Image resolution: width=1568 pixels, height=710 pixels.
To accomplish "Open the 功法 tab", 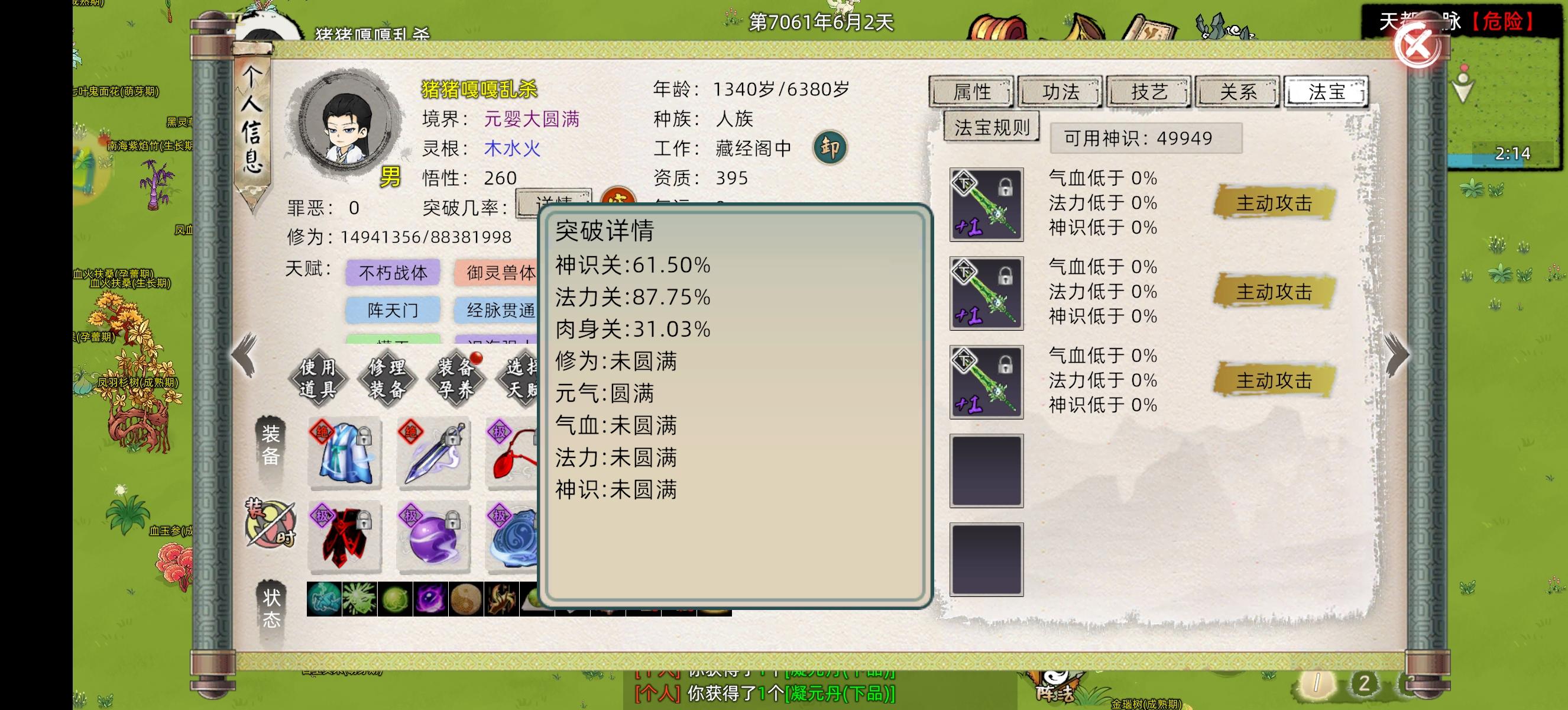I will [x=1060, y=92].
